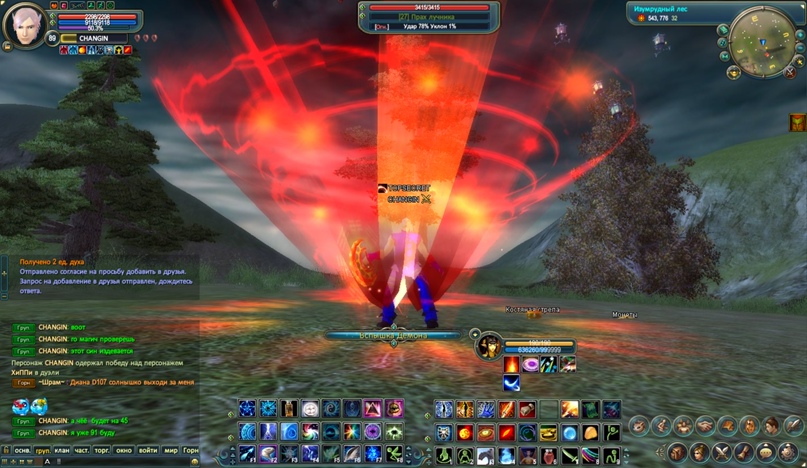Image resolution: width=807 pixels, height=468 pixels.
Task: Switch to the 'торг.' chat tab
Action: (102, 451)
